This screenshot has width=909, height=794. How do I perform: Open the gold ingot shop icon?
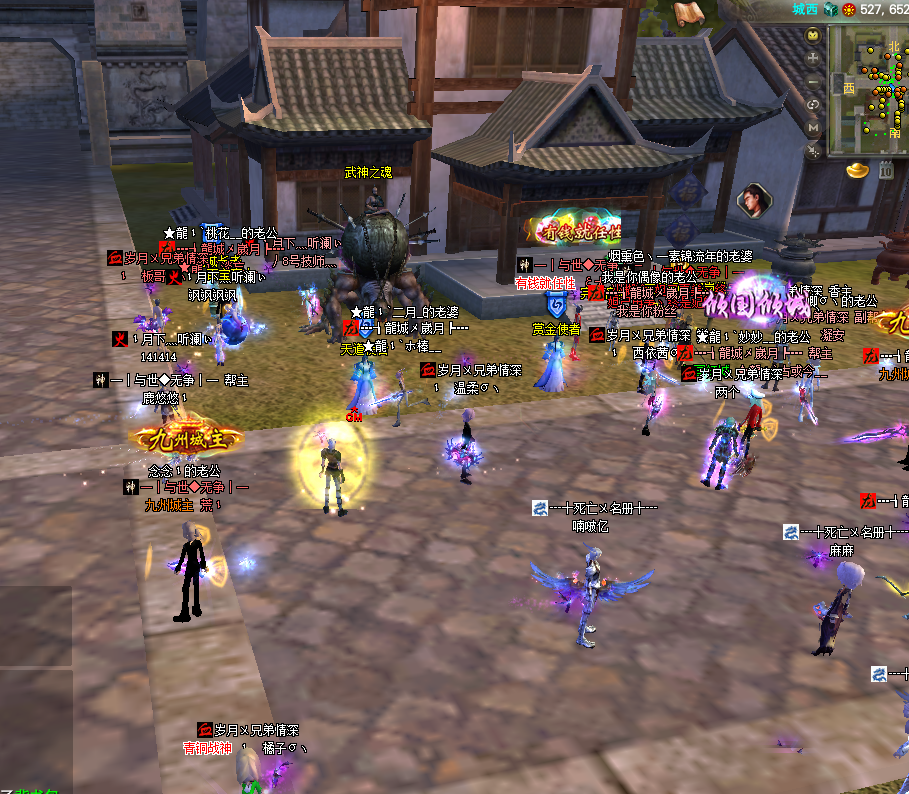[857, 171]
